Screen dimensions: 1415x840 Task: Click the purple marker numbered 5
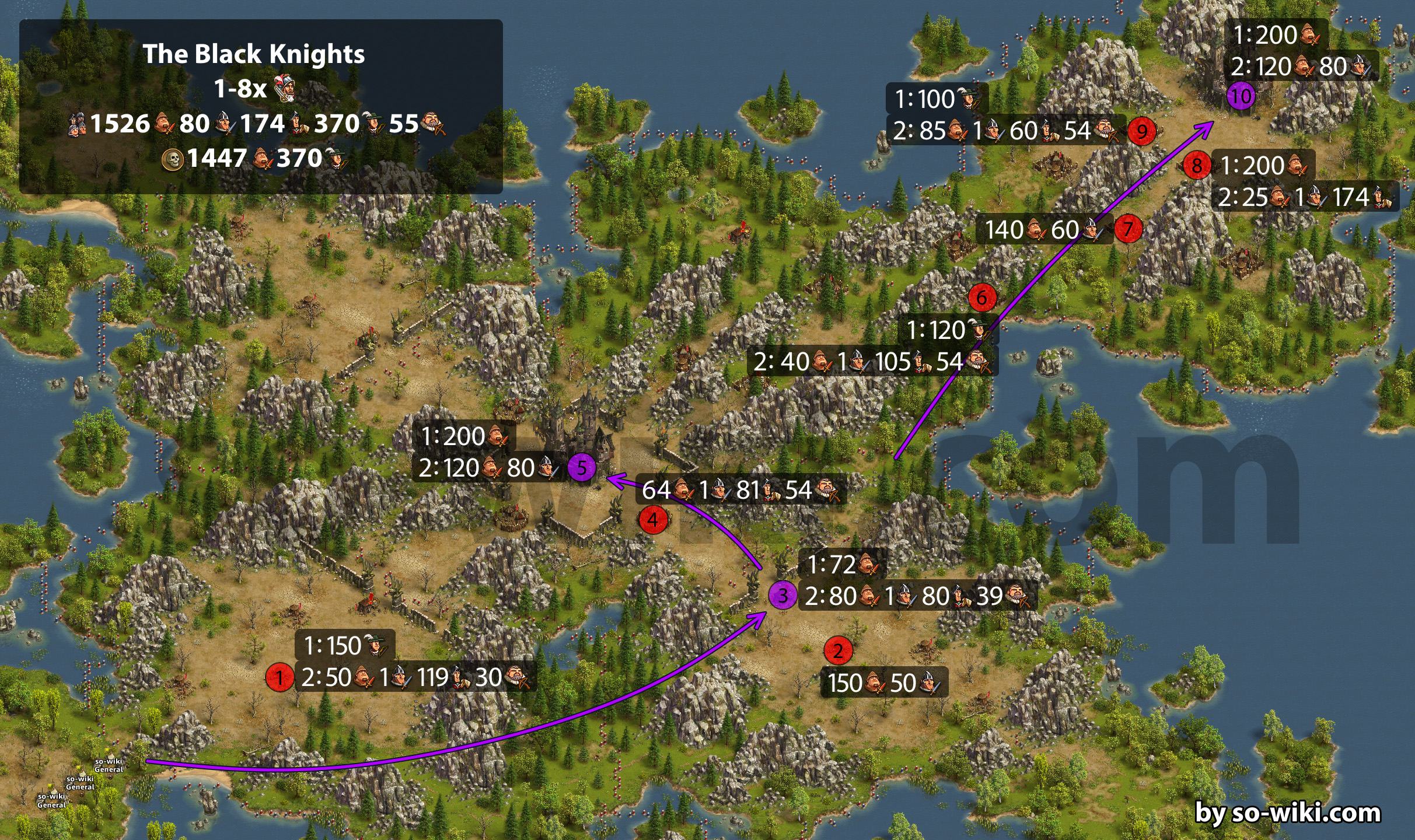tap(581, 467)
